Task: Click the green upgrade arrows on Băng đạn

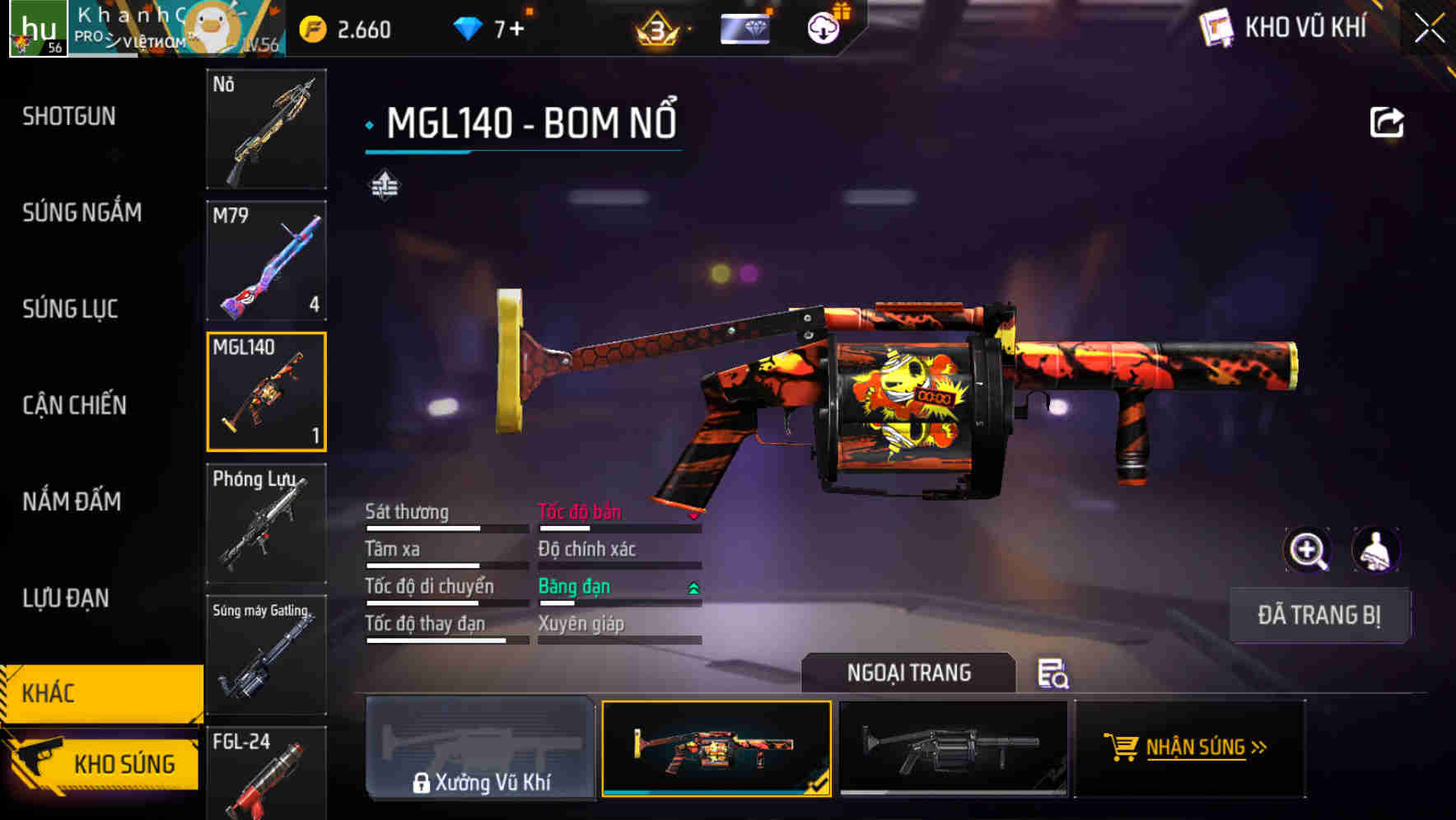Action: (693, 587)
